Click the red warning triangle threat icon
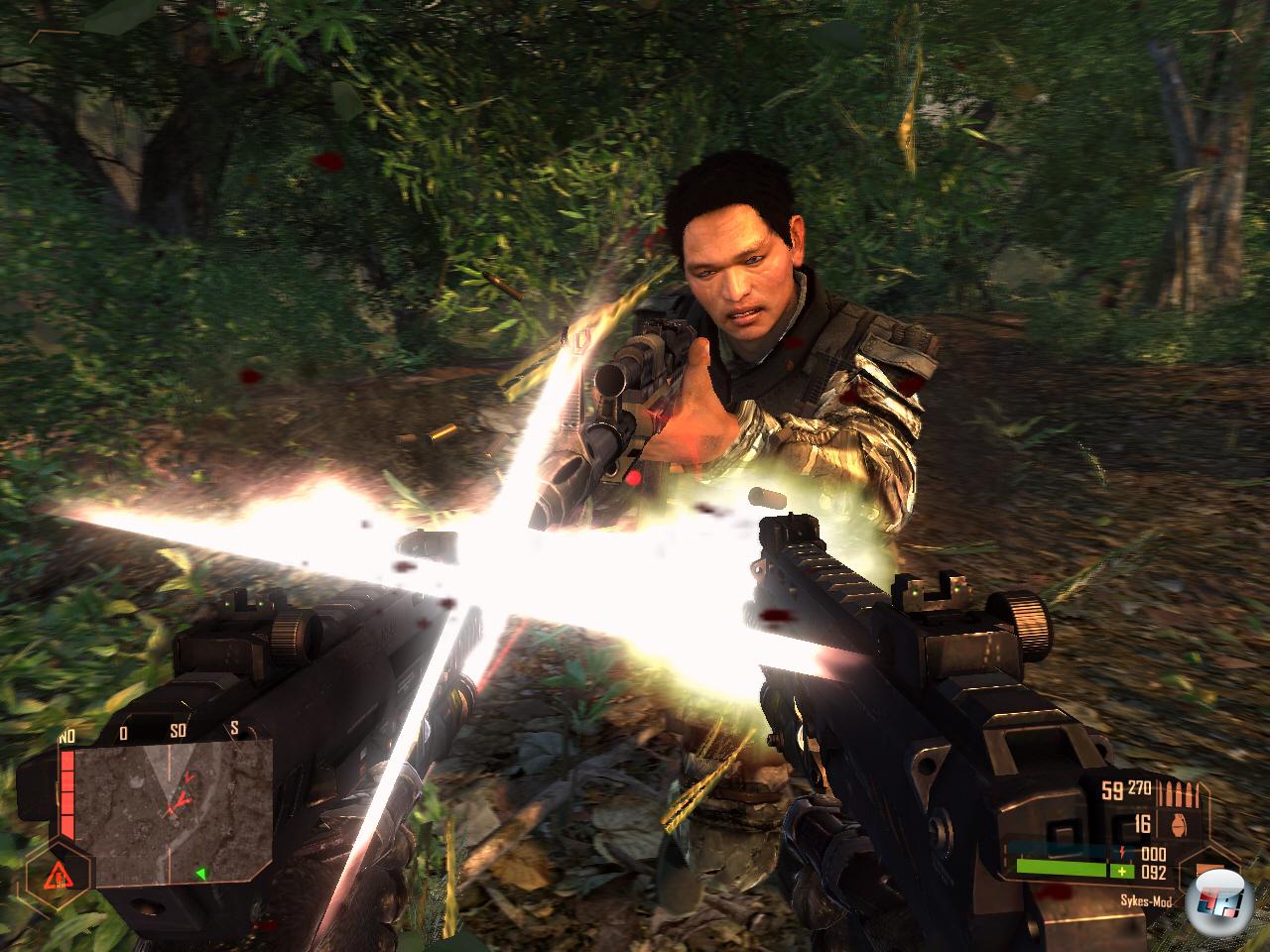The image size is (1270, 952). pos(57,875)
